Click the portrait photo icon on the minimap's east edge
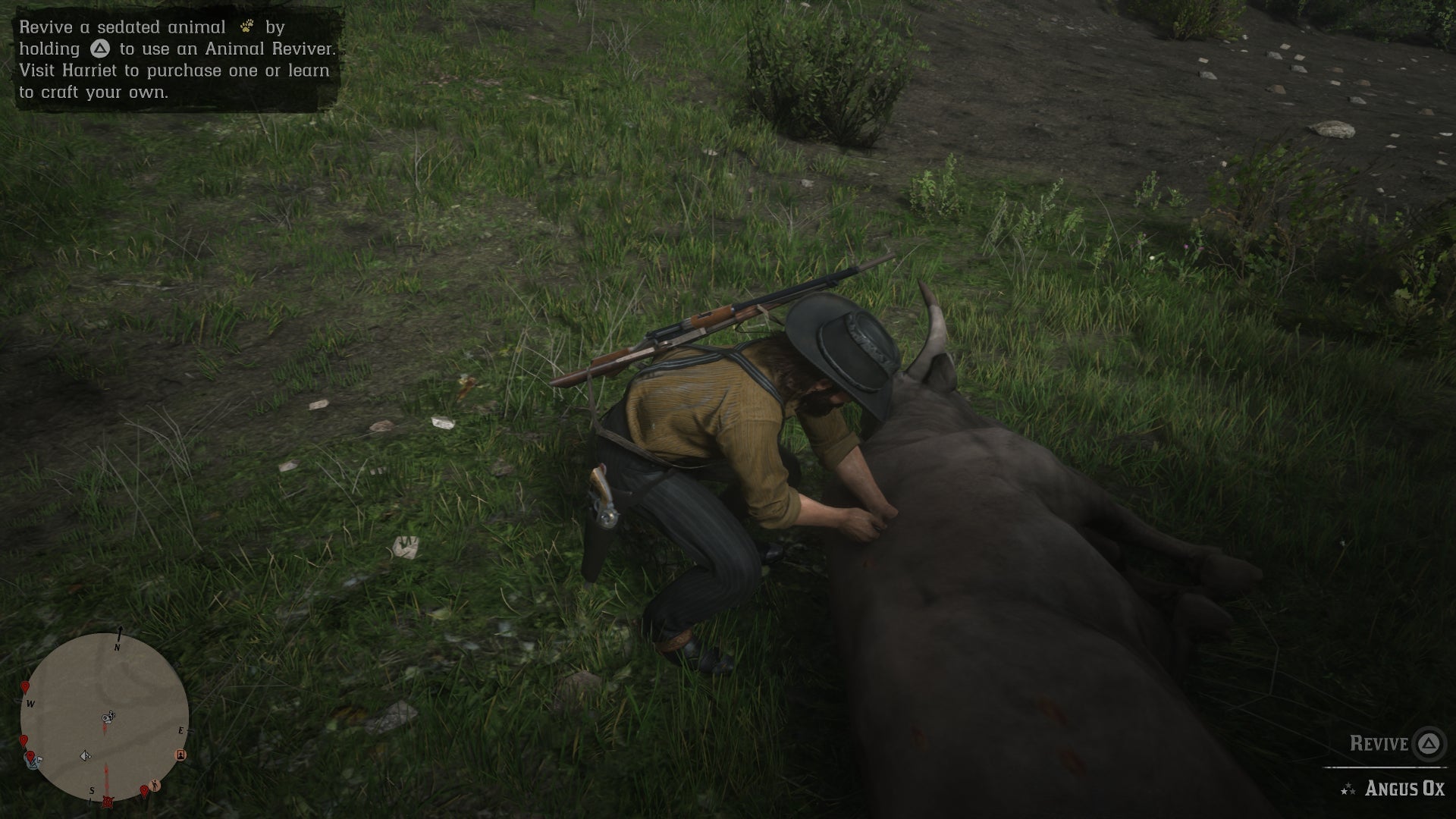1456x819 pixels. click(x=180, y=755)
